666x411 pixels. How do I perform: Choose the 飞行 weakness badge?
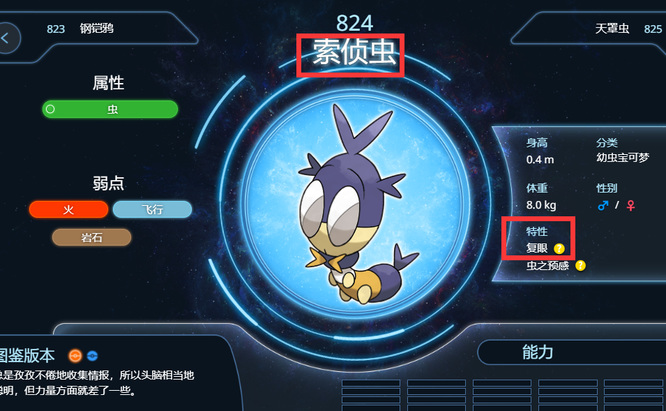[151, 210]
